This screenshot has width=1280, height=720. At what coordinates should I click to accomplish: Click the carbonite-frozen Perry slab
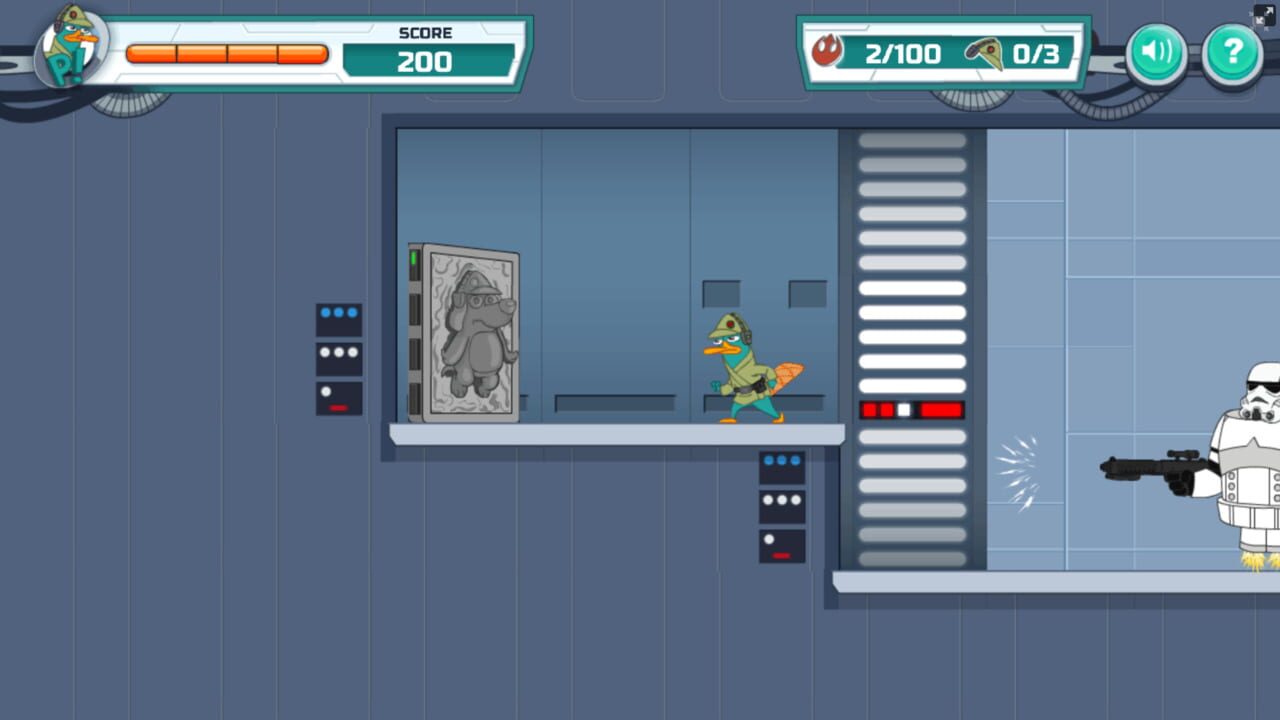pyautogui.click(x=466, y=332)
